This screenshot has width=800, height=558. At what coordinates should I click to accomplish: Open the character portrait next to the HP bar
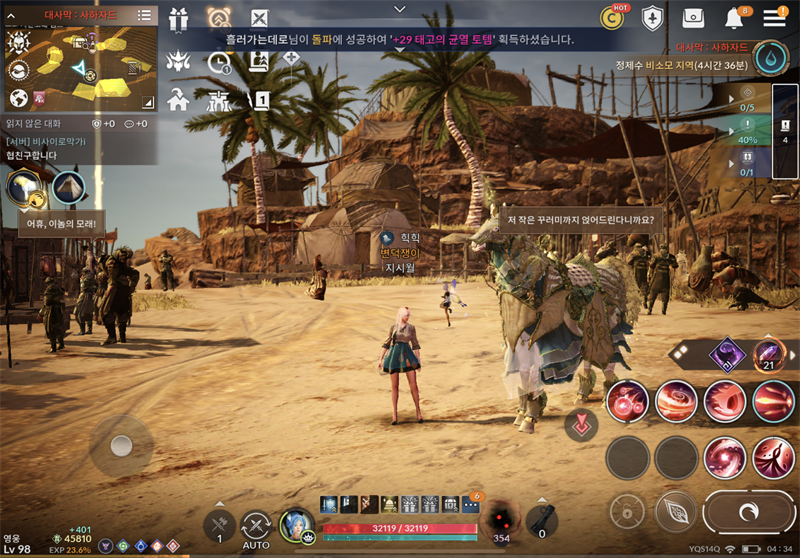click(297, 525)
